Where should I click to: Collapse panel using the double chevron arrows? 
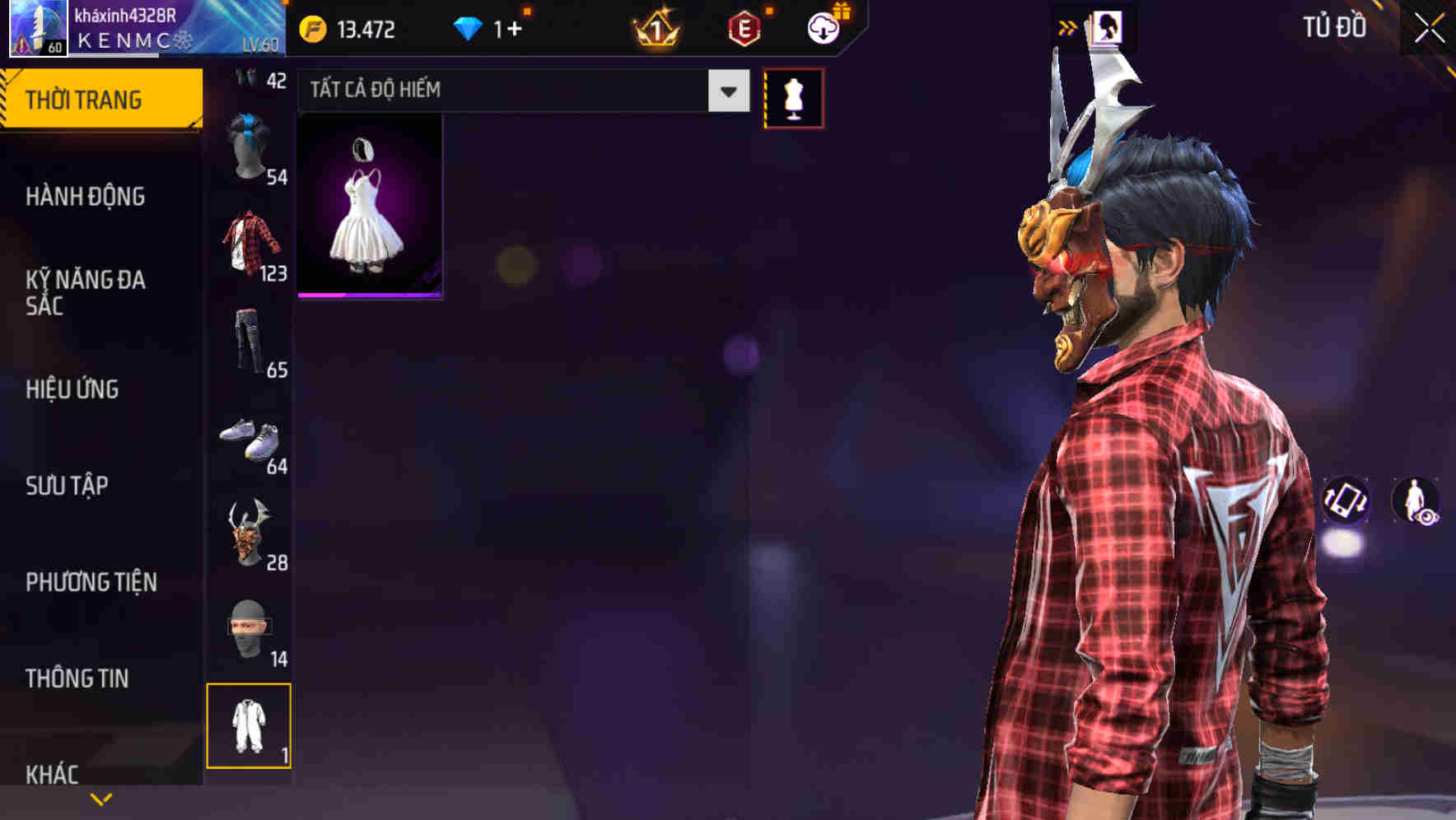pos(1068,27)
